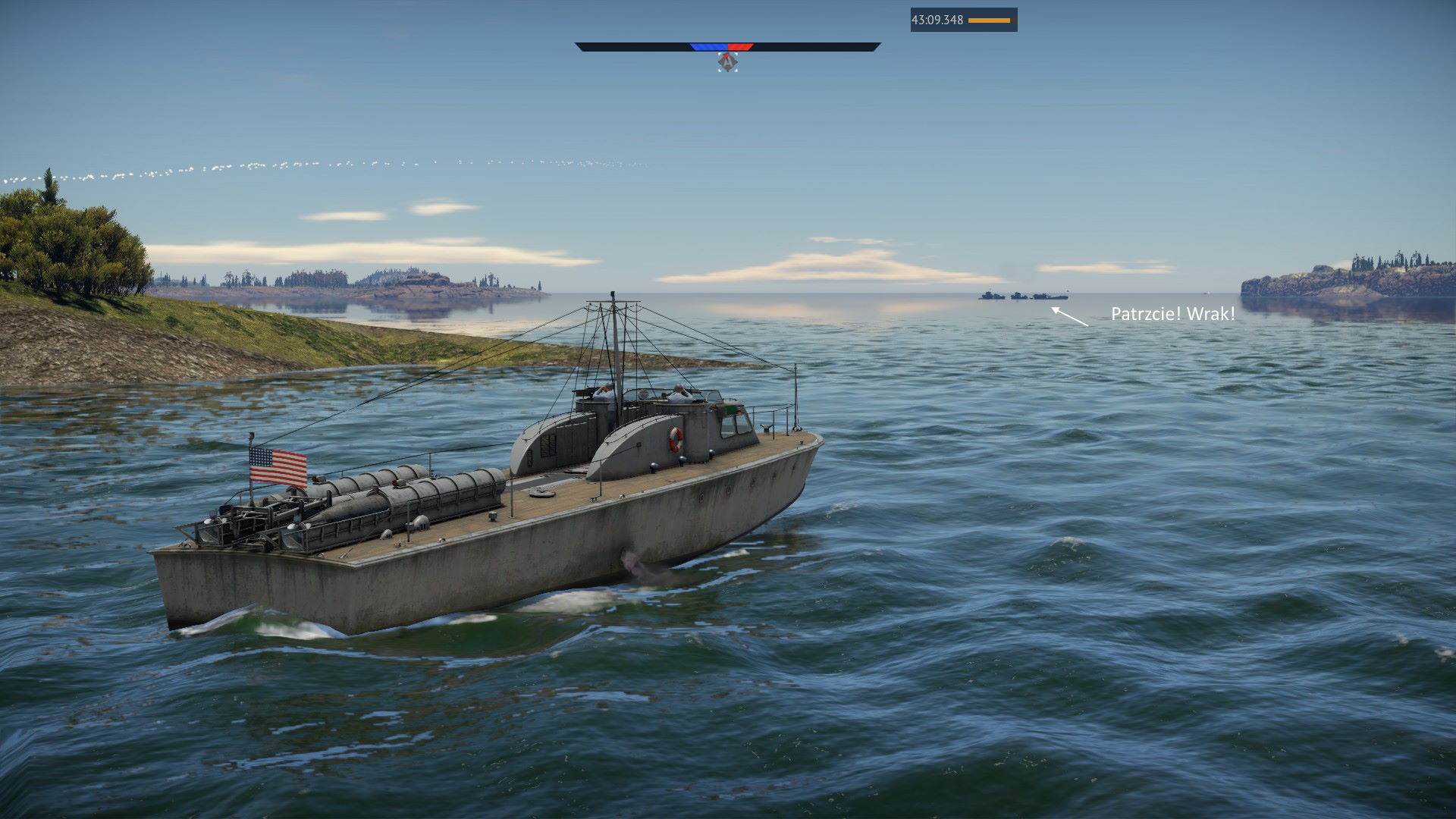
Task: Select the capture point A marker
Action: coord(727,62)
